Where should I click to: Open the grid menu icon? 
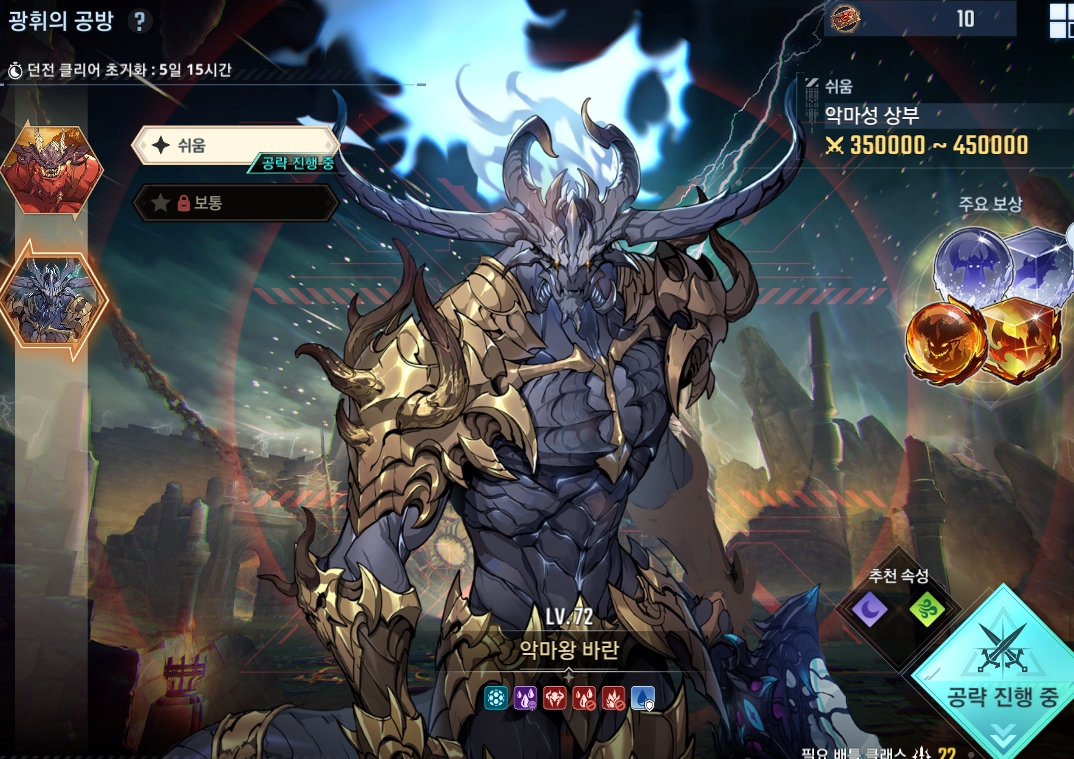[x=1060, y=20]
